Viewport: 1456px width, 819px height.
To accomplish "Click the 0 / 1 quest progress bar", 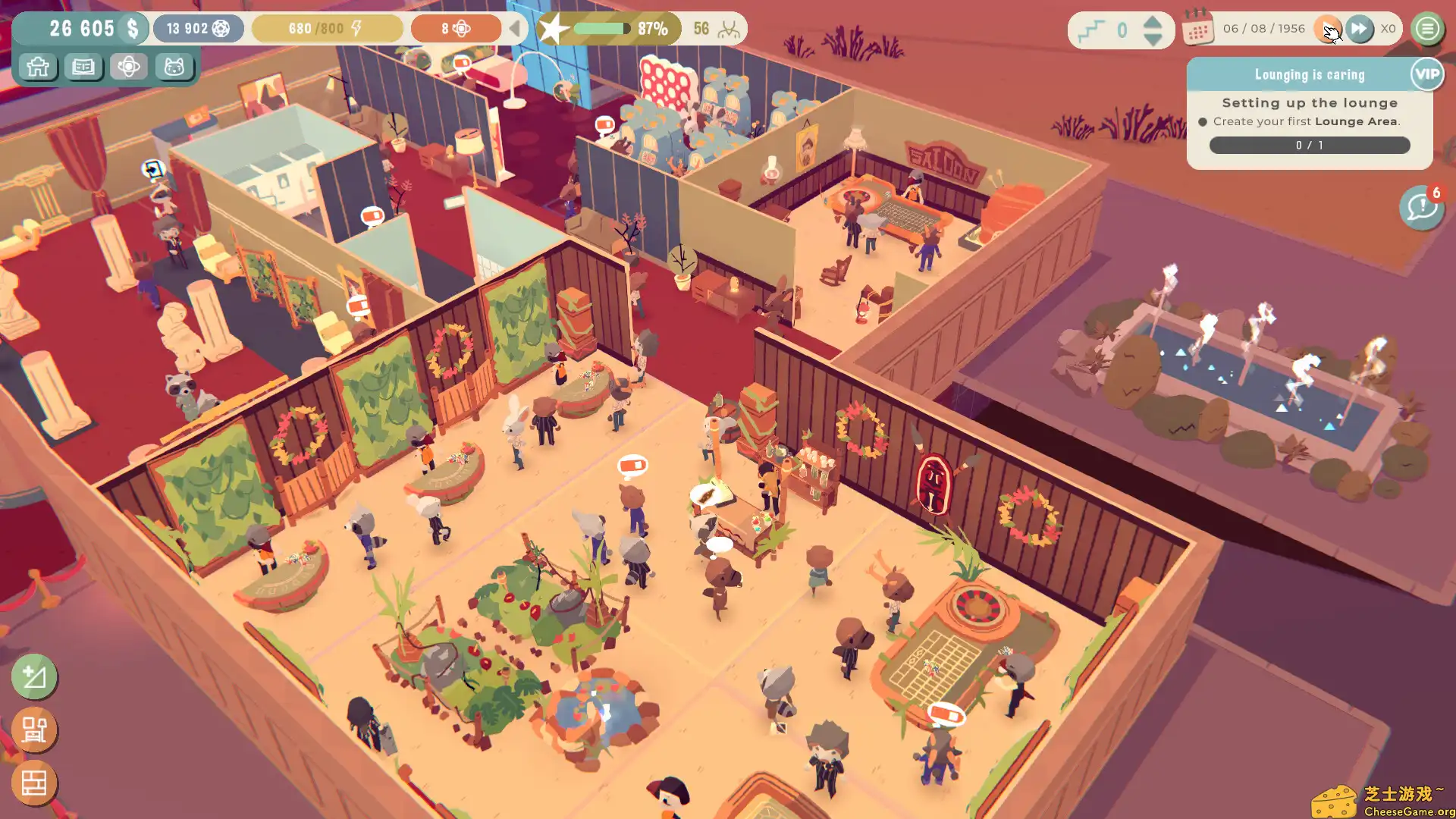I will [x=1310, y=146].
